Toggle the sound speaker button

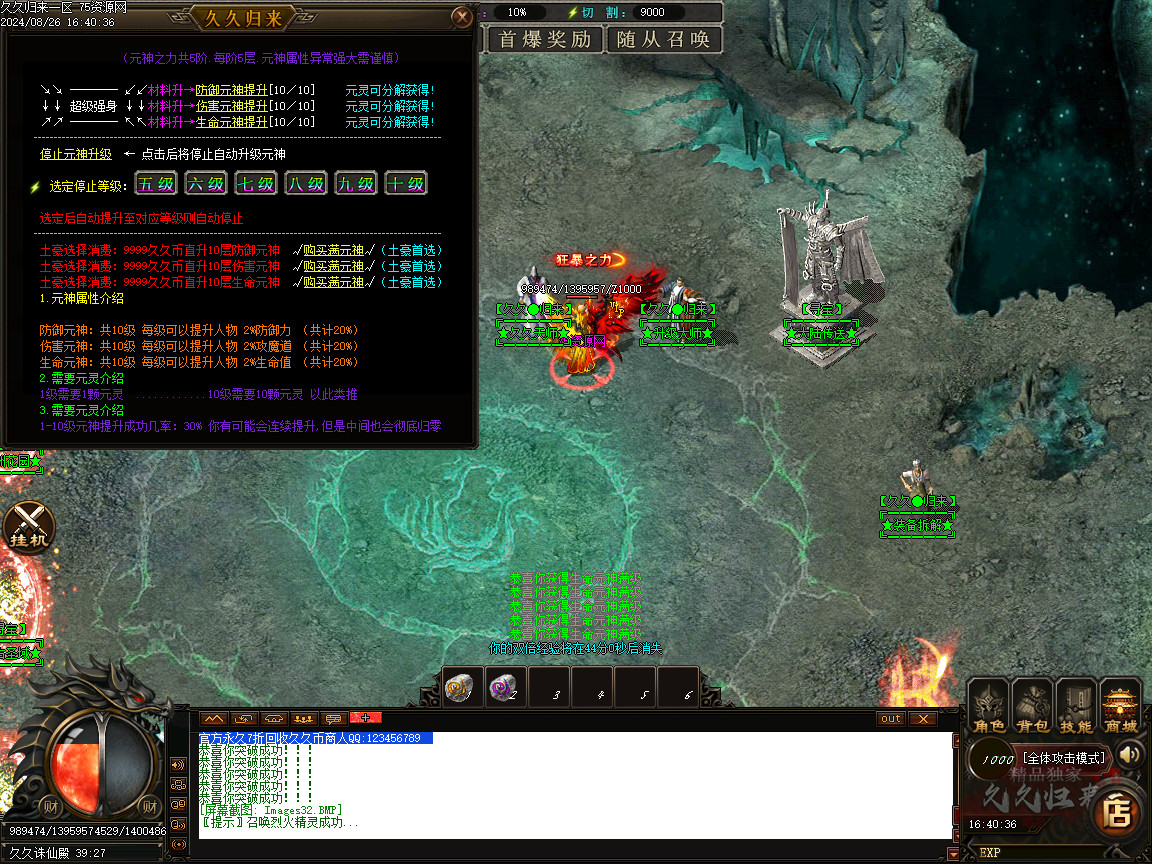tap(1131, 755)
